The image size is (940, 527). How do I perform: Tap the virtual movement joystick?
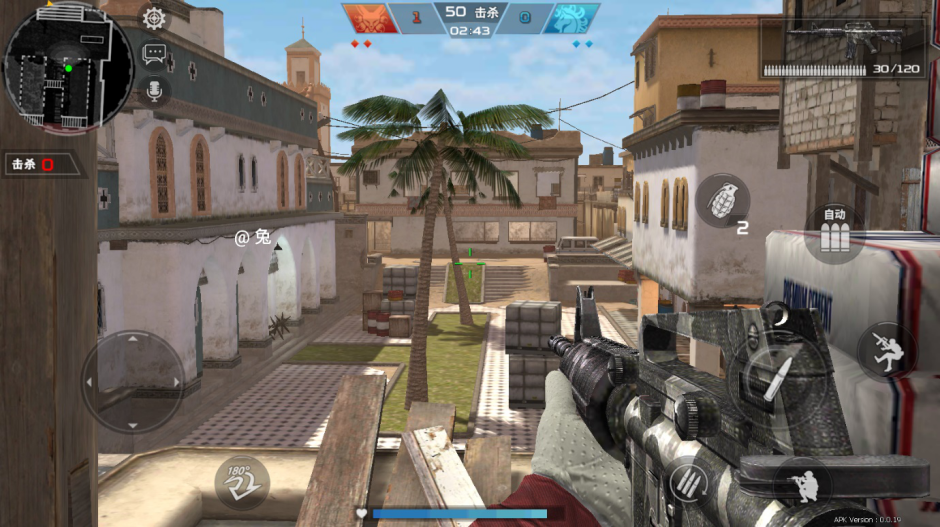click(x=133, y=380)
